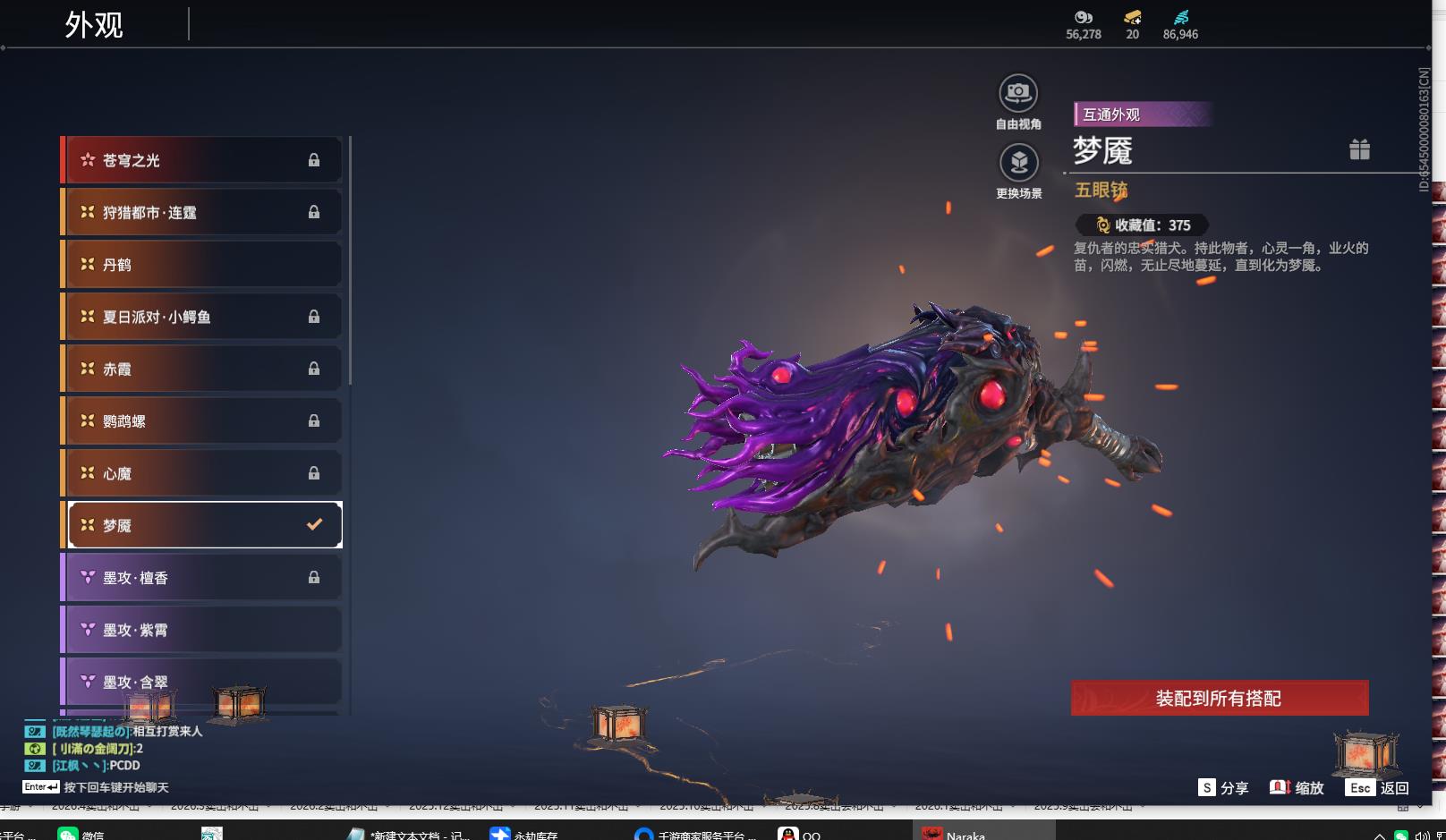Select the 丹鹤 skin row

coord(201,265)
